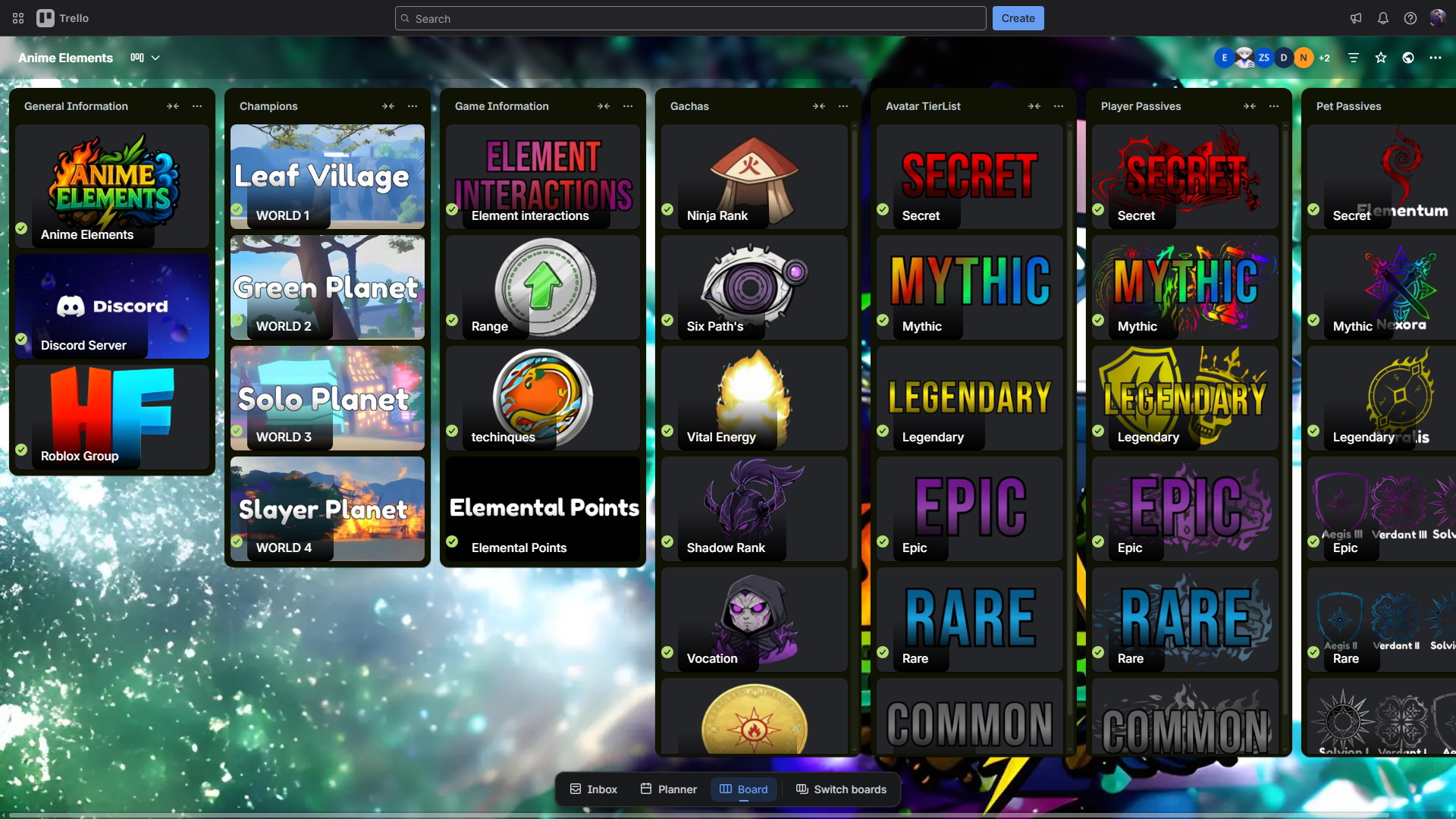The height and width of the screenshot is (819, 1456).
Task: Click the board view switcher icon beside the title
Action: pos(136,57)
